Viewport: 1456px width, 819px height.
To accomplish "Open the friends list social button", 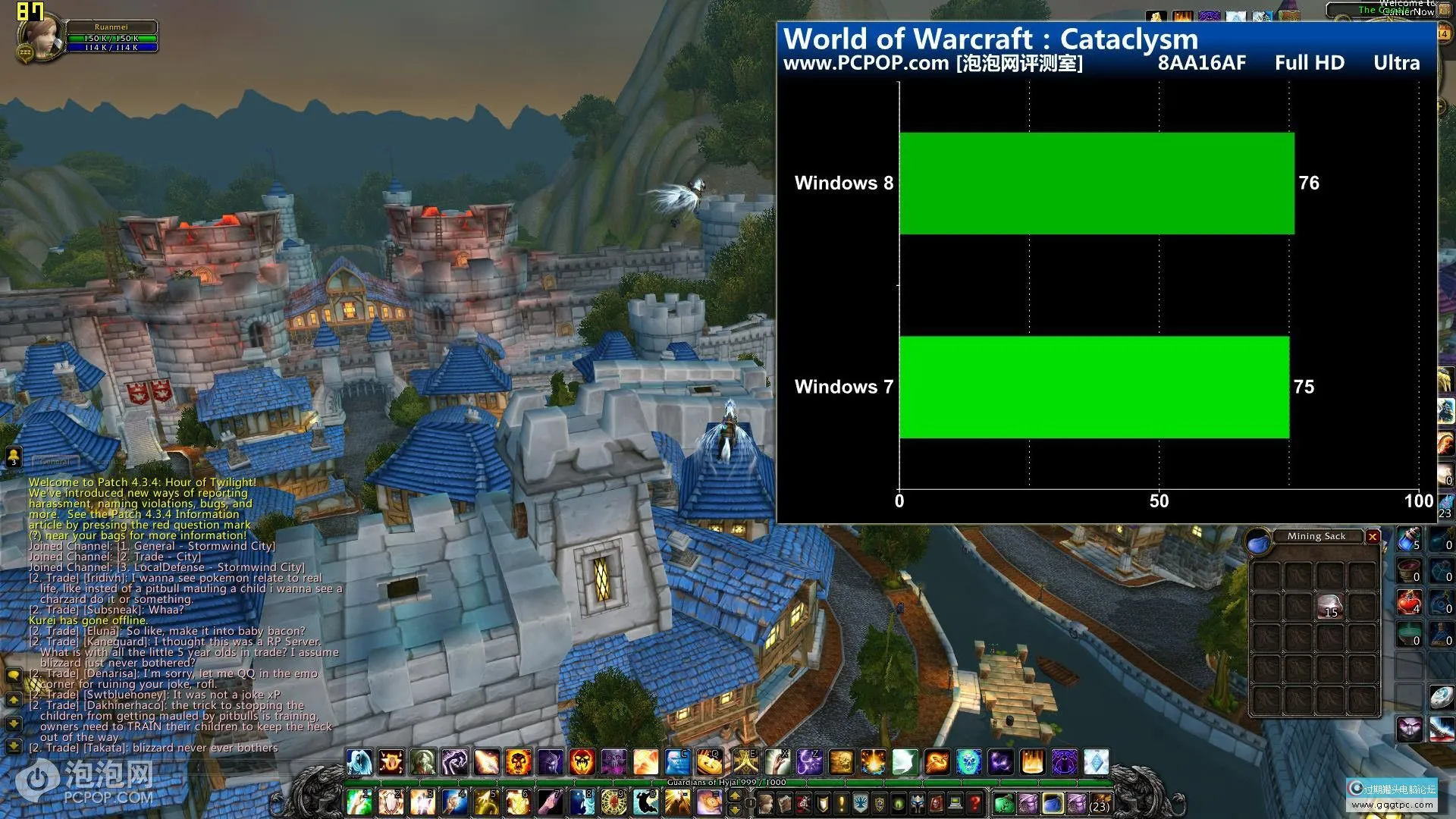I will [x=14, y=456].
